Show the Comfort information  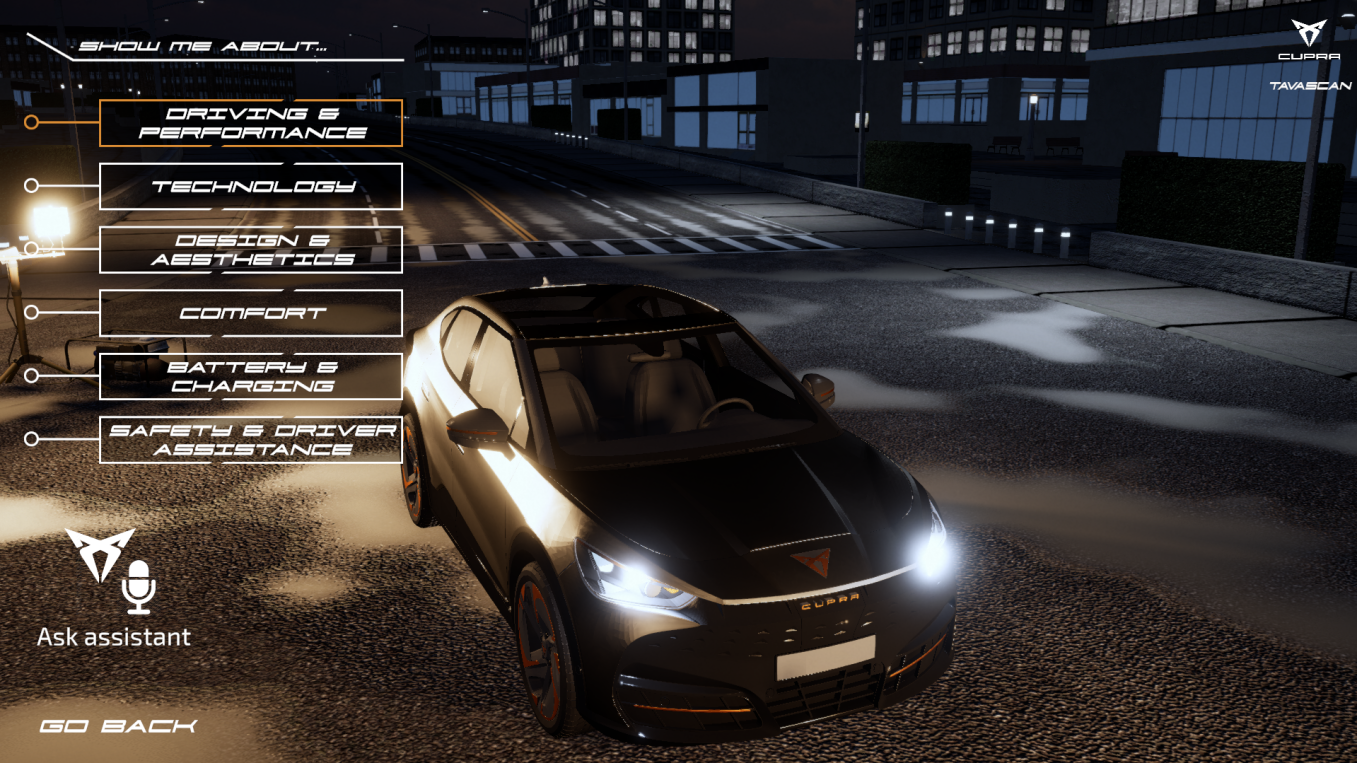[x=251, y=313]
